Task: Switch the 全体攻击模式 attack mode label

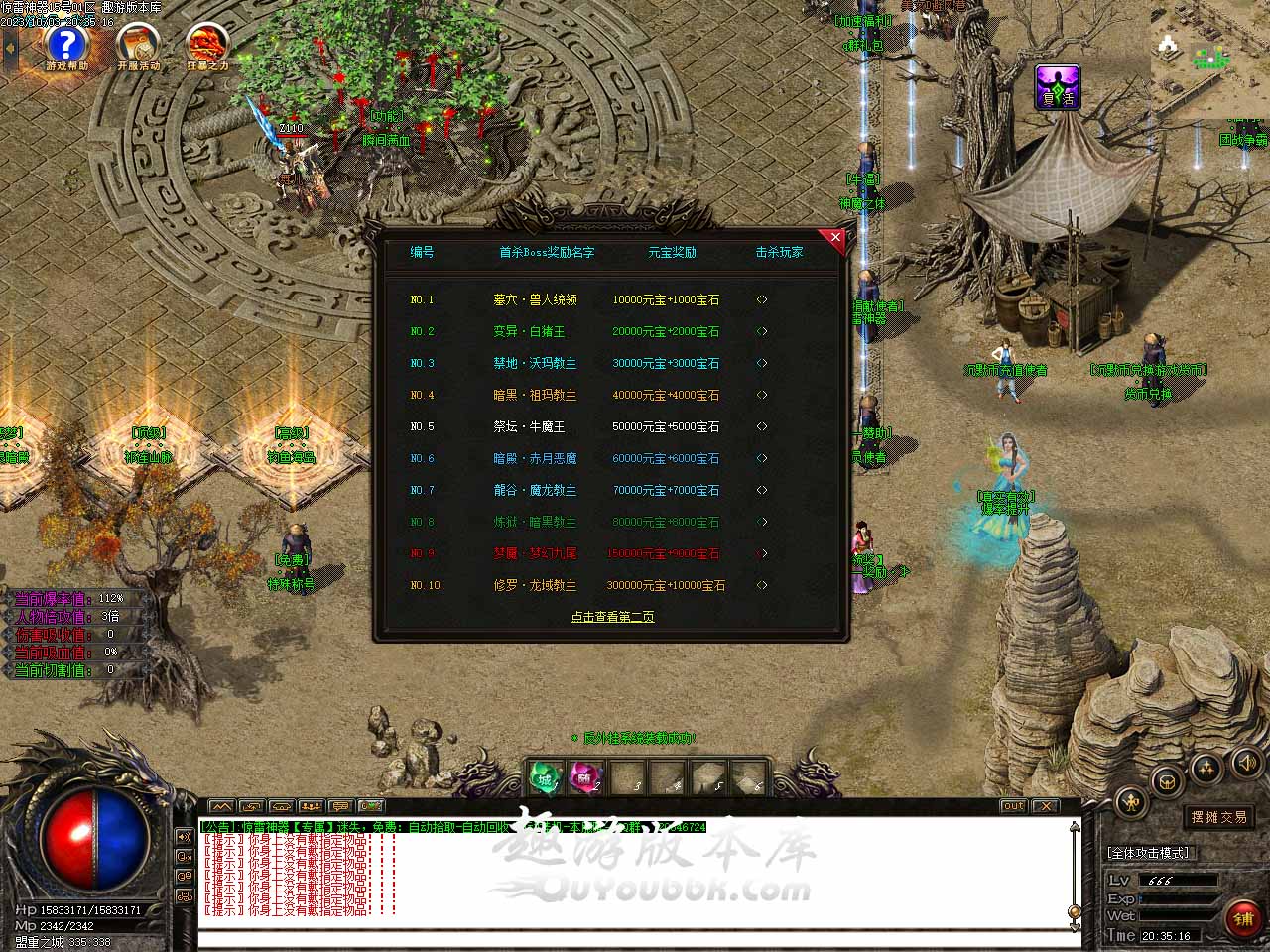Action: [x=1148, y=853]
